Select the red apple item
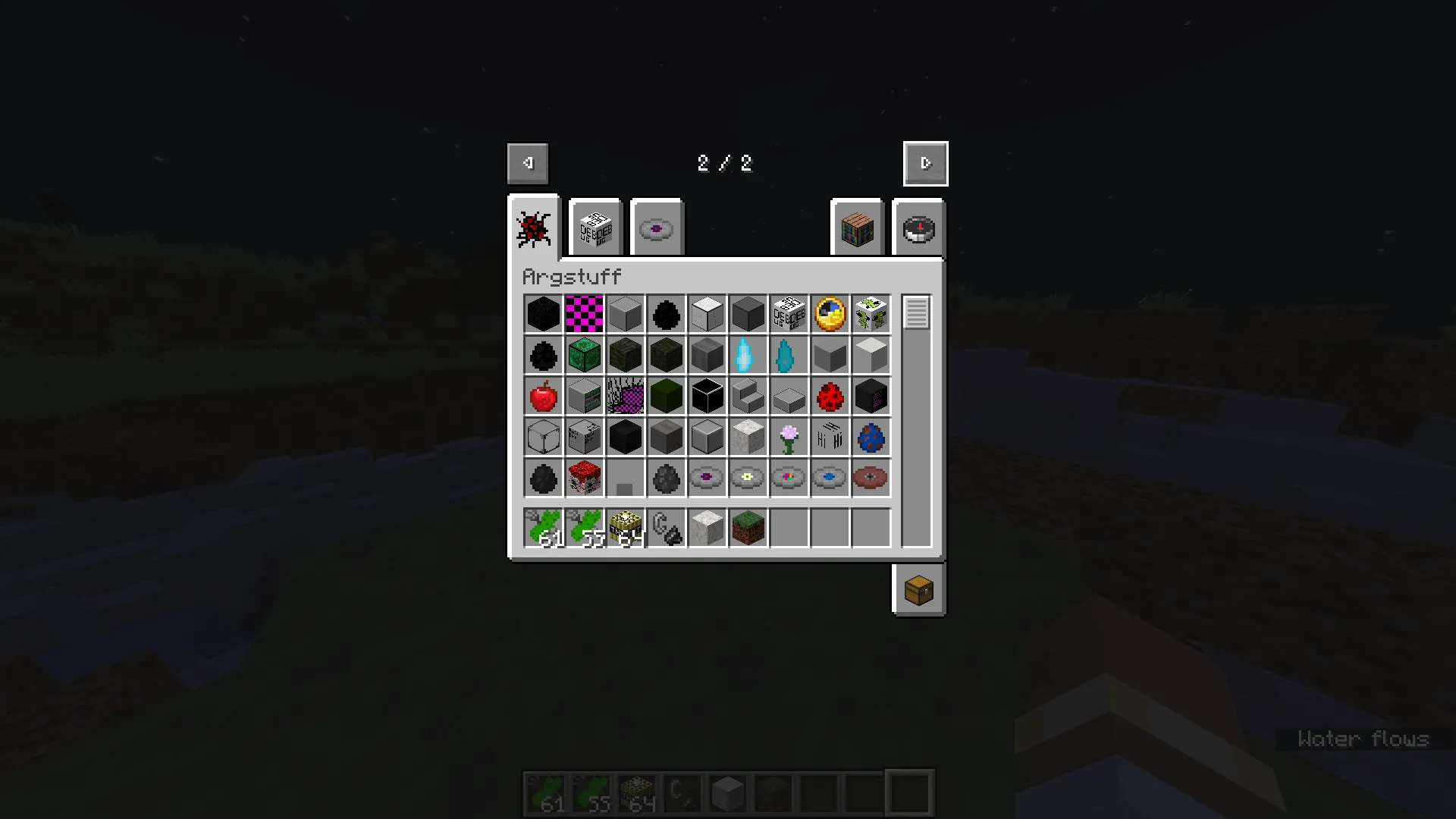 click(x=543, y=396)
